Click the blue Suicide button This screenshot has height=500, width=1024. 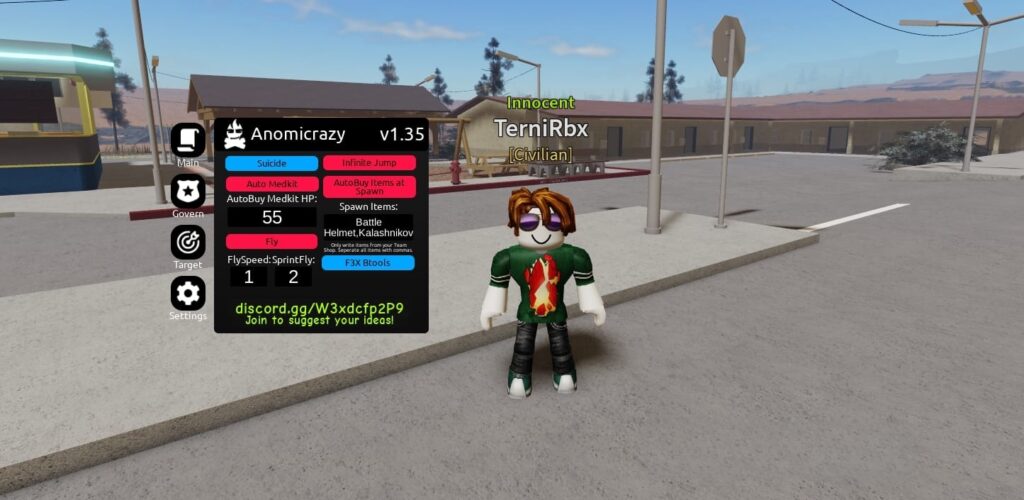[x=271, y=163]
